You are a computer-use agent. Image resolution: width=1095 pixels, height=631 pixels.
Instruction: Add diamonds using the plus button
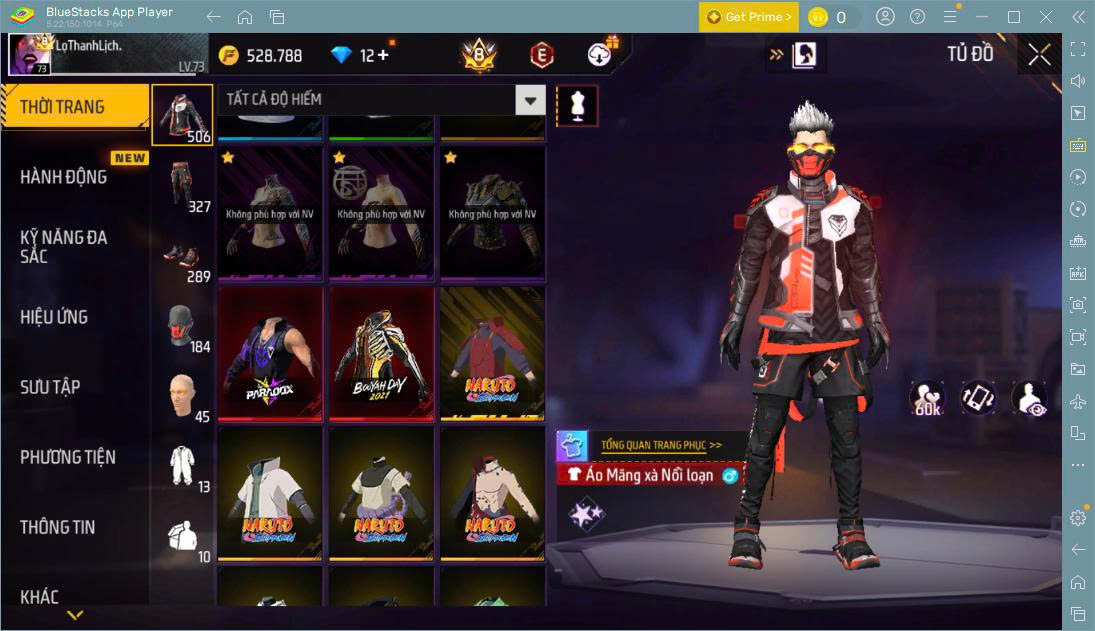(382, 55)
